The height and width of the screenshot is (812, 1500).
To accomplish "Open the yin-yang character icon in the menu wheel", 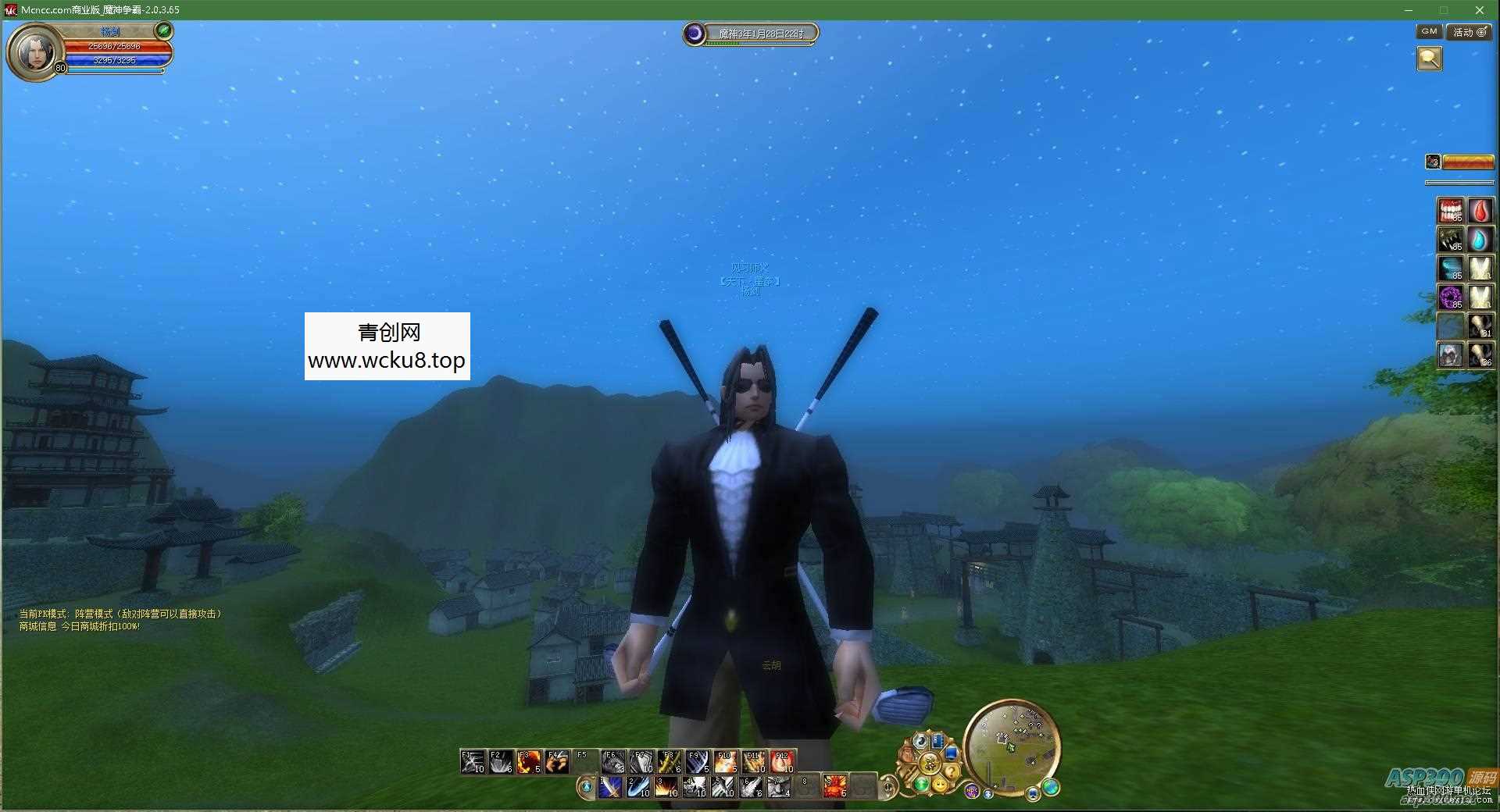I will tap(922, 741).
